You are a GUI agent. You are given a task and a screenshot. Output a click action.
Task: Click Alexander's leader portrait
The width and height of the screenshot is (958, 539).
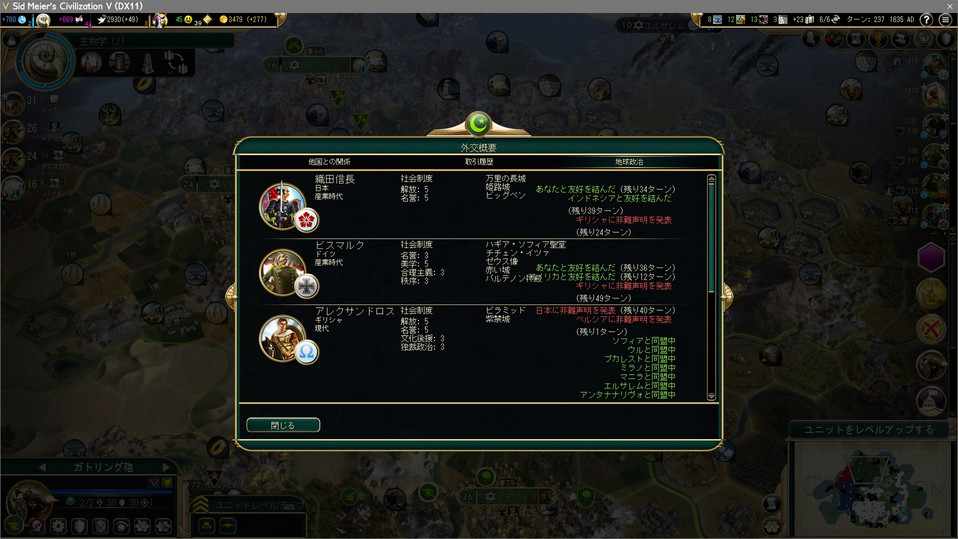(x=281, y=336)
